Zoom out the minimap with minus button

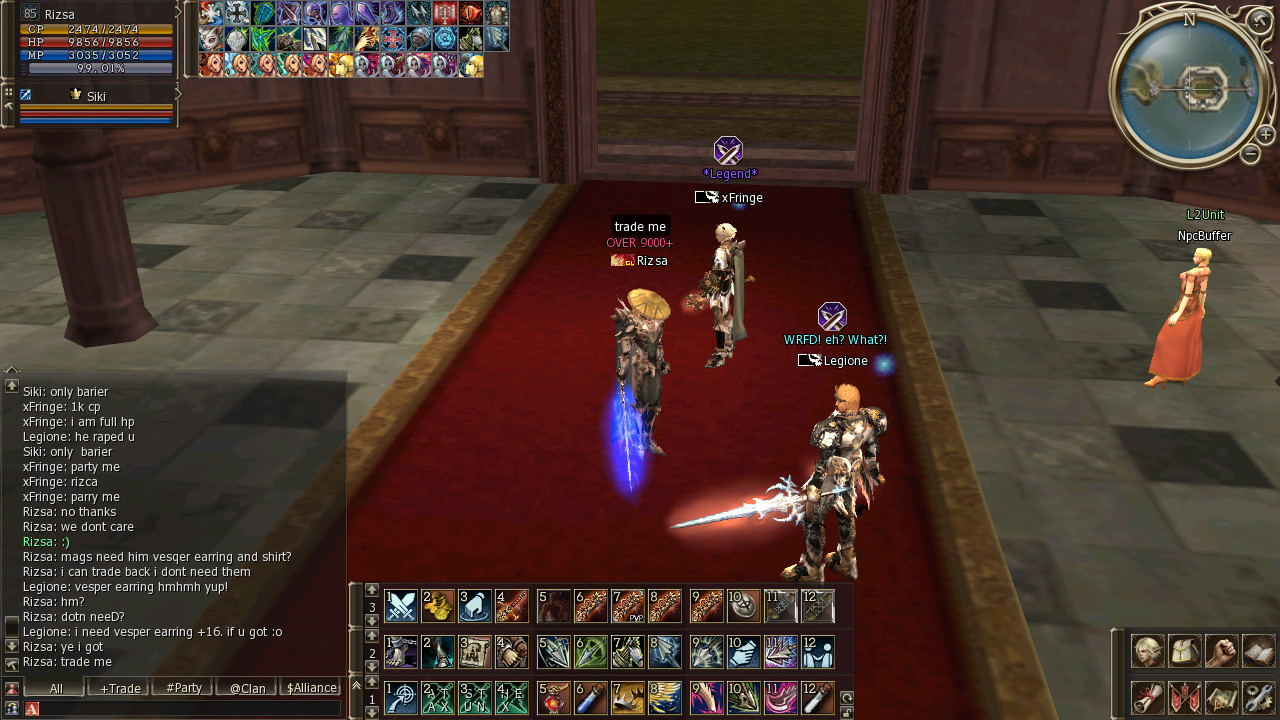(1250, 154)
